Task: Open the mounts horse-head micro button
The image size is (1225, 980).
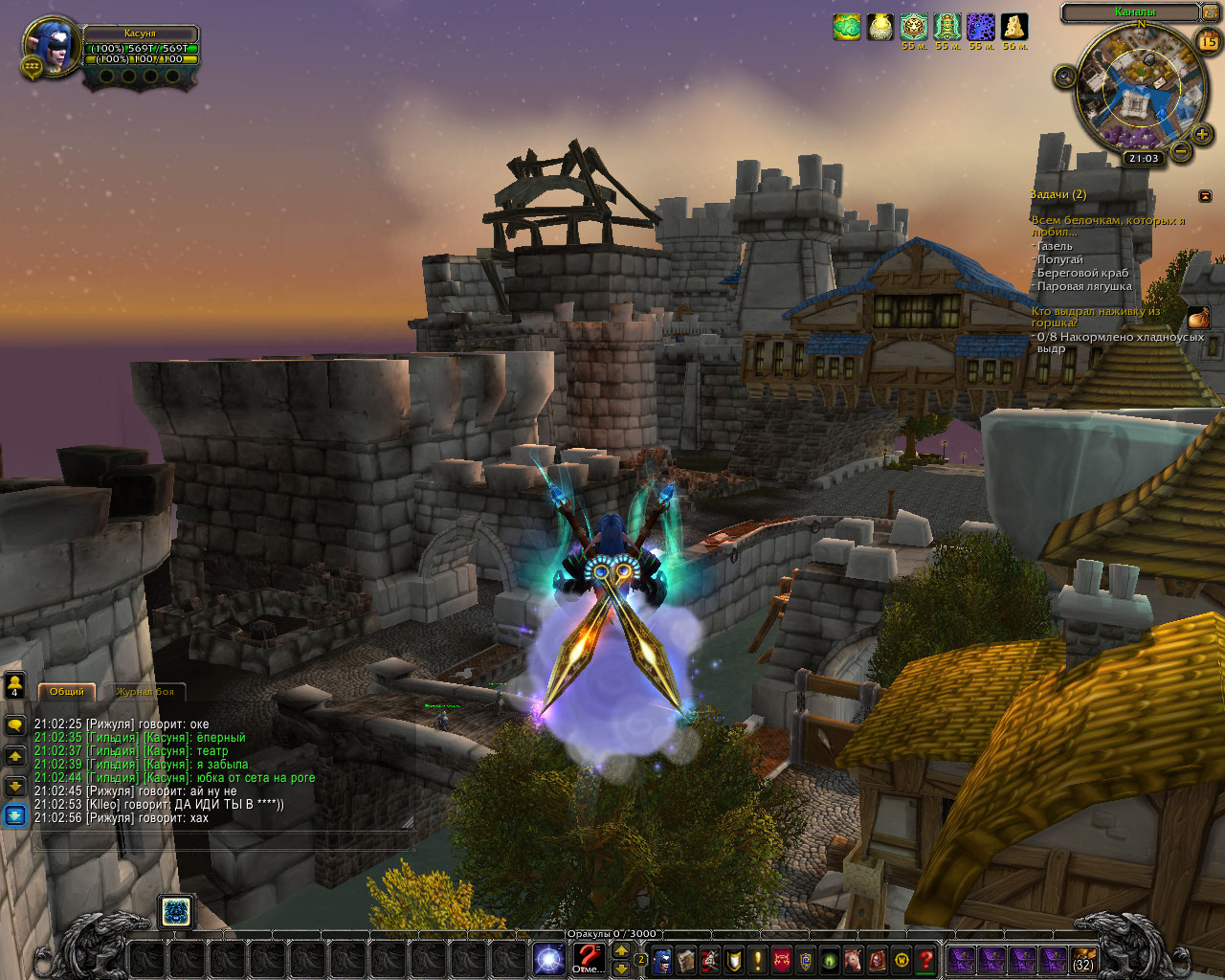Action: coord(853,959)
